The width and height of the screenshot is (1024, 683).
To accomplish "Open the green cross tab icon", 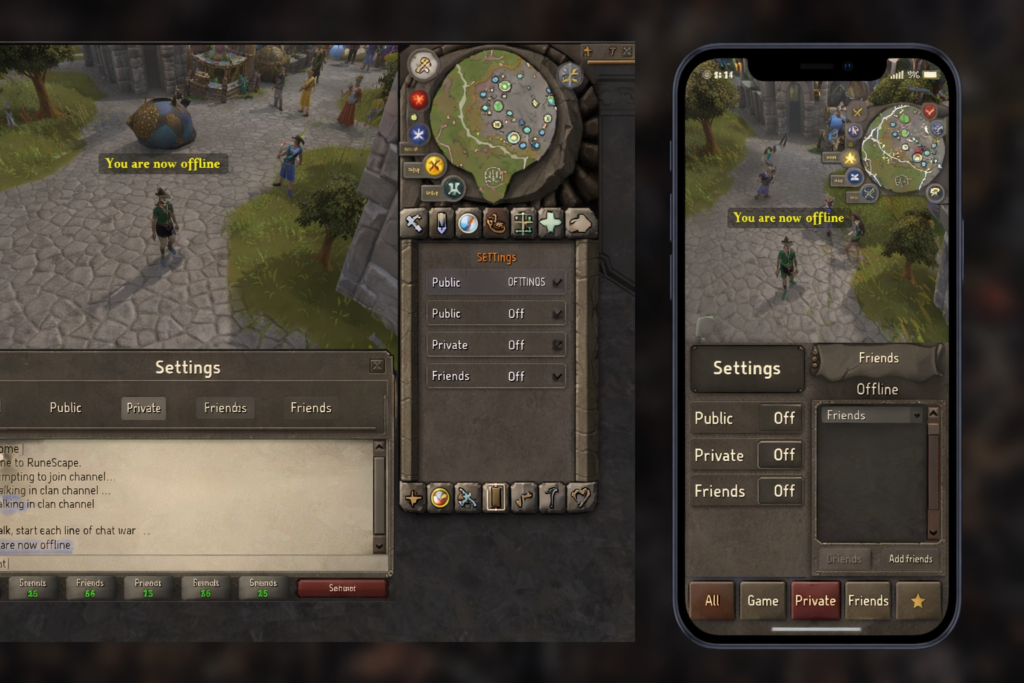I will [x=550, y=223].
